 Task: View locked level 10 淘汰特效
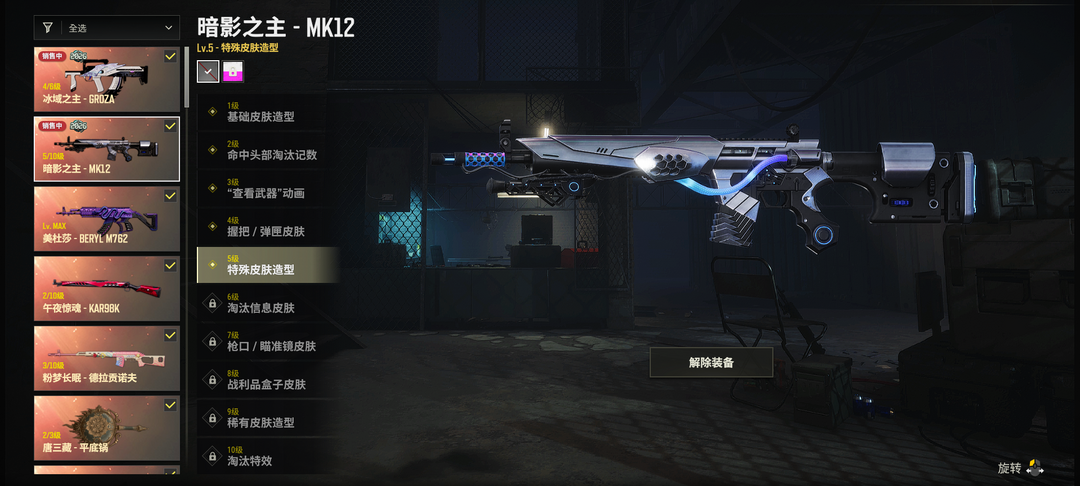[267, 455]
